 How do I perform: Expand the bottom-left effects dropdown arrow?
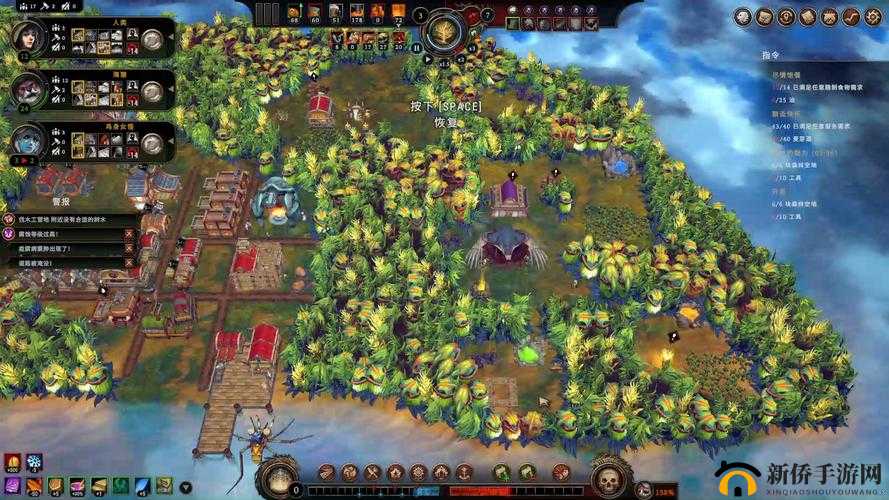click(186, 487)
